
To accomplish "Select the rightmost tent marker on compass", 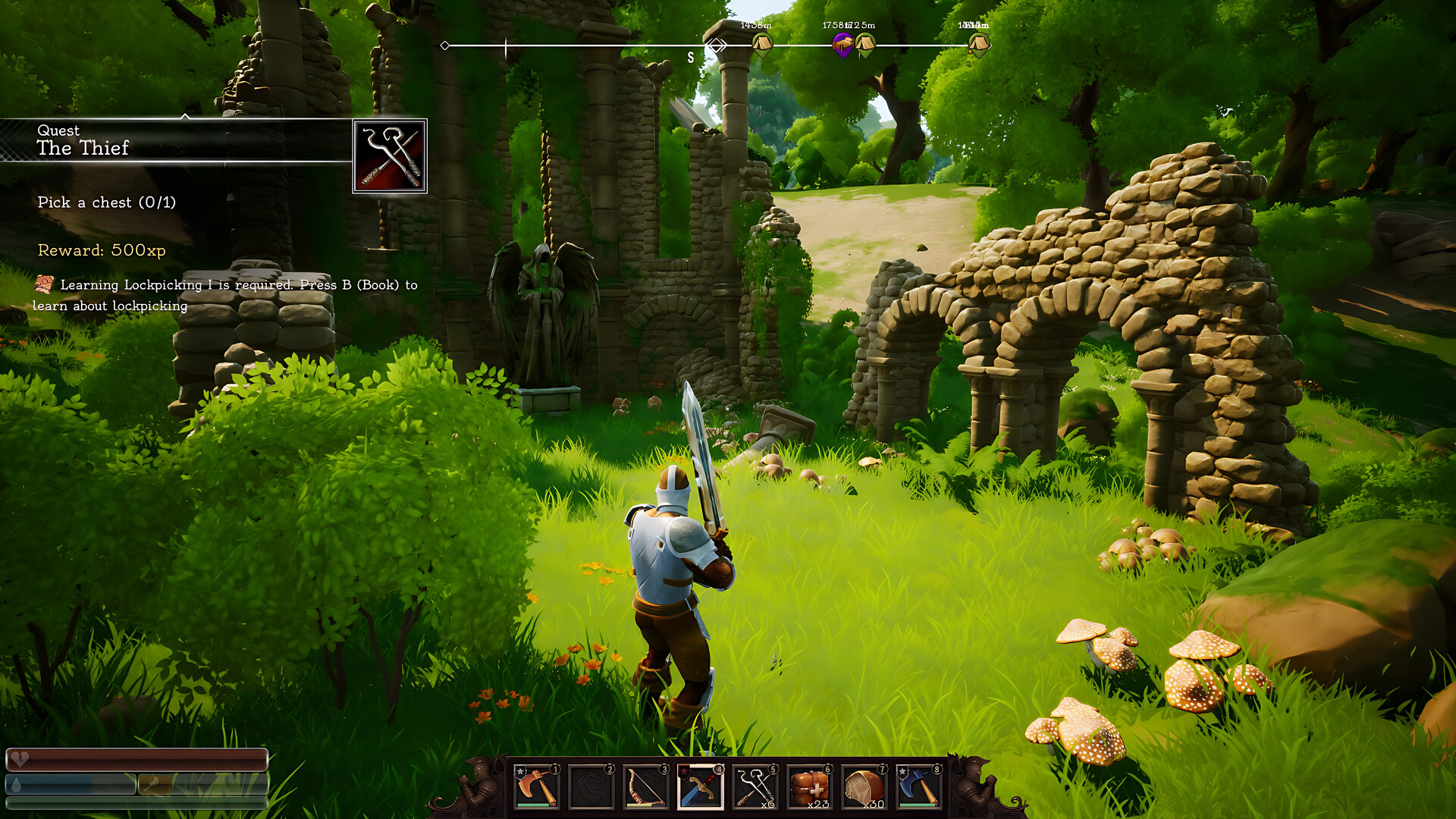I will pos(978,45).
